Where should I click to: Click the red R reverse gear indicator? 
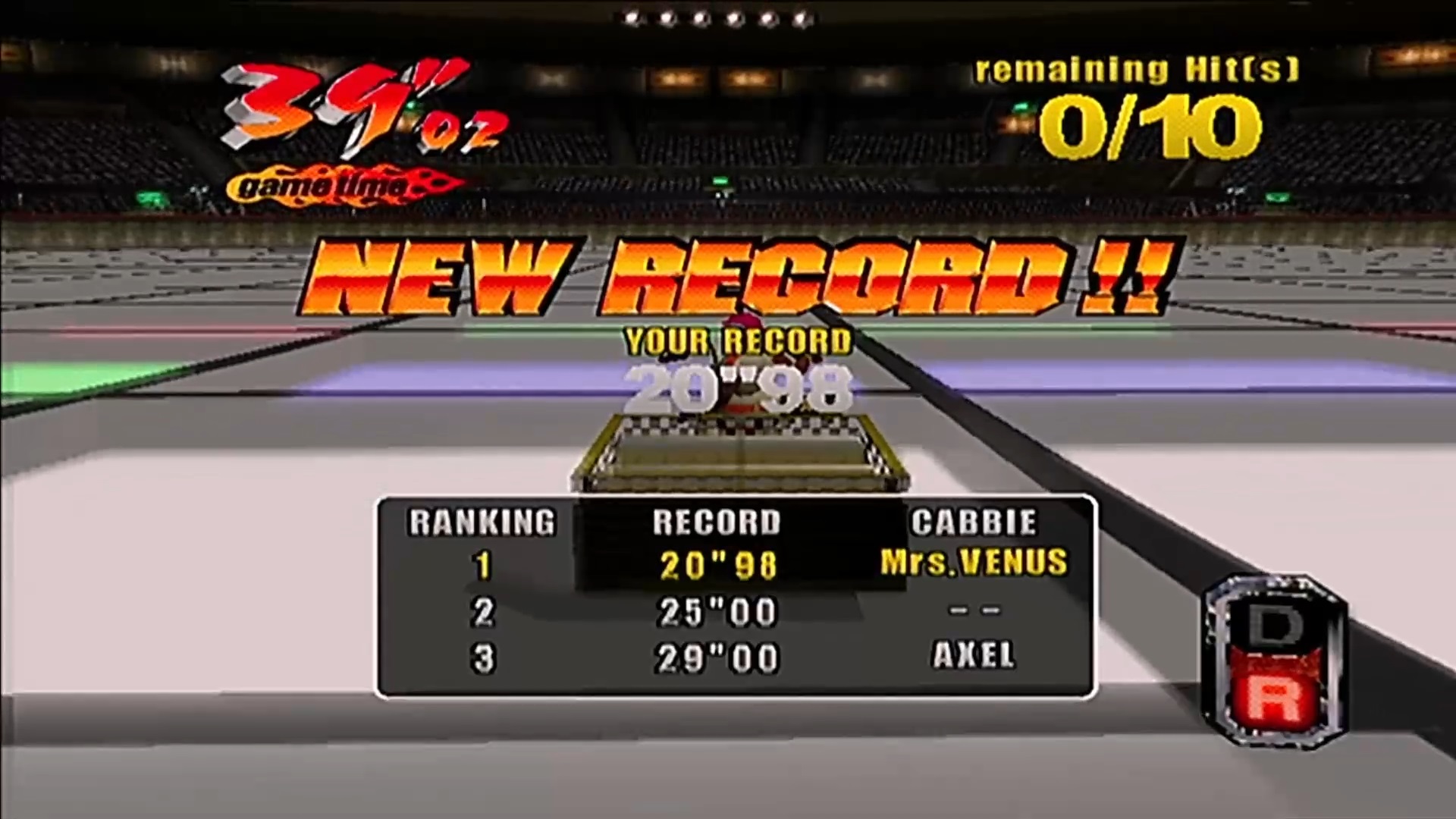pos(1274,701)
